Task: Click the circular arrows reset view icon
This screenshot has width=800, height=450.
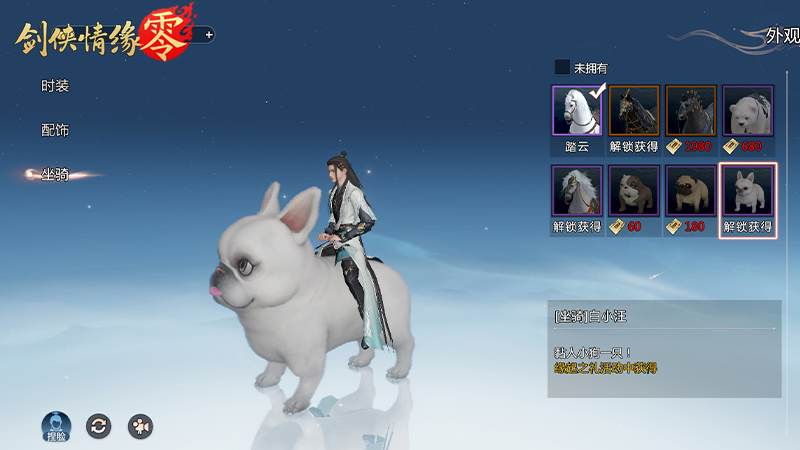Action: [x=98, y=426]
